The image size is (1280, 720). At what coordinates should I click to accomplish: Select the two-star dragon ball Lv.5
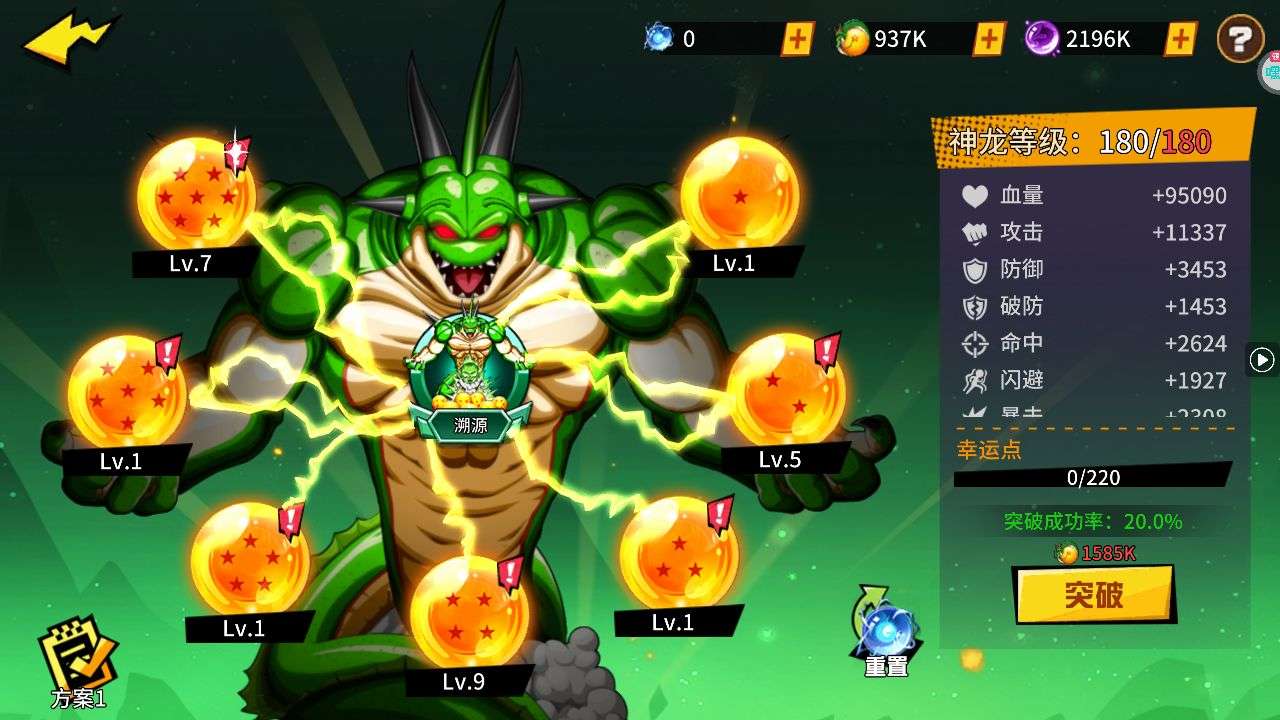click(785, 390)
